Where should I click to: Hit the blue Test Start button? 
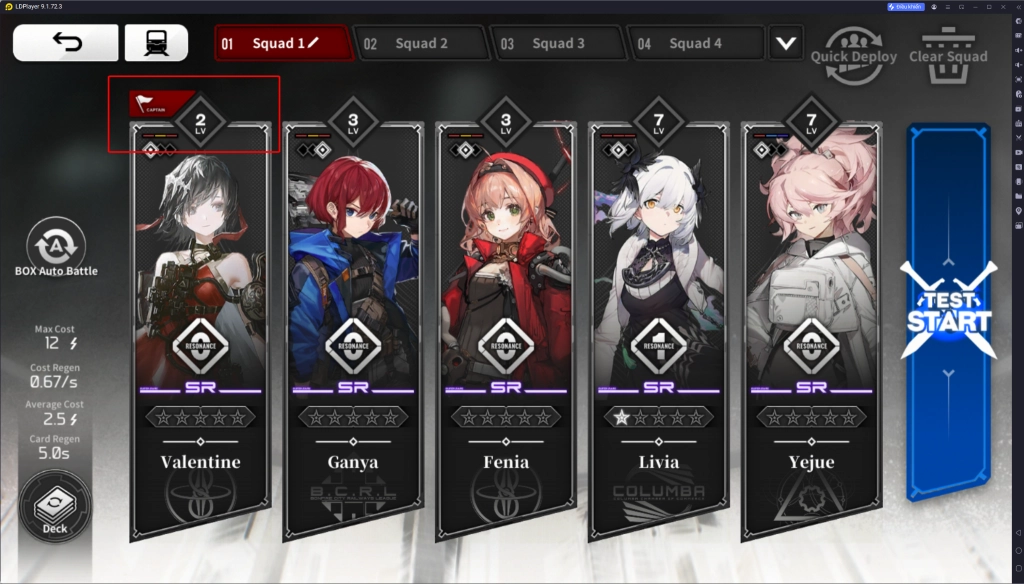click(x=947, y=312)
